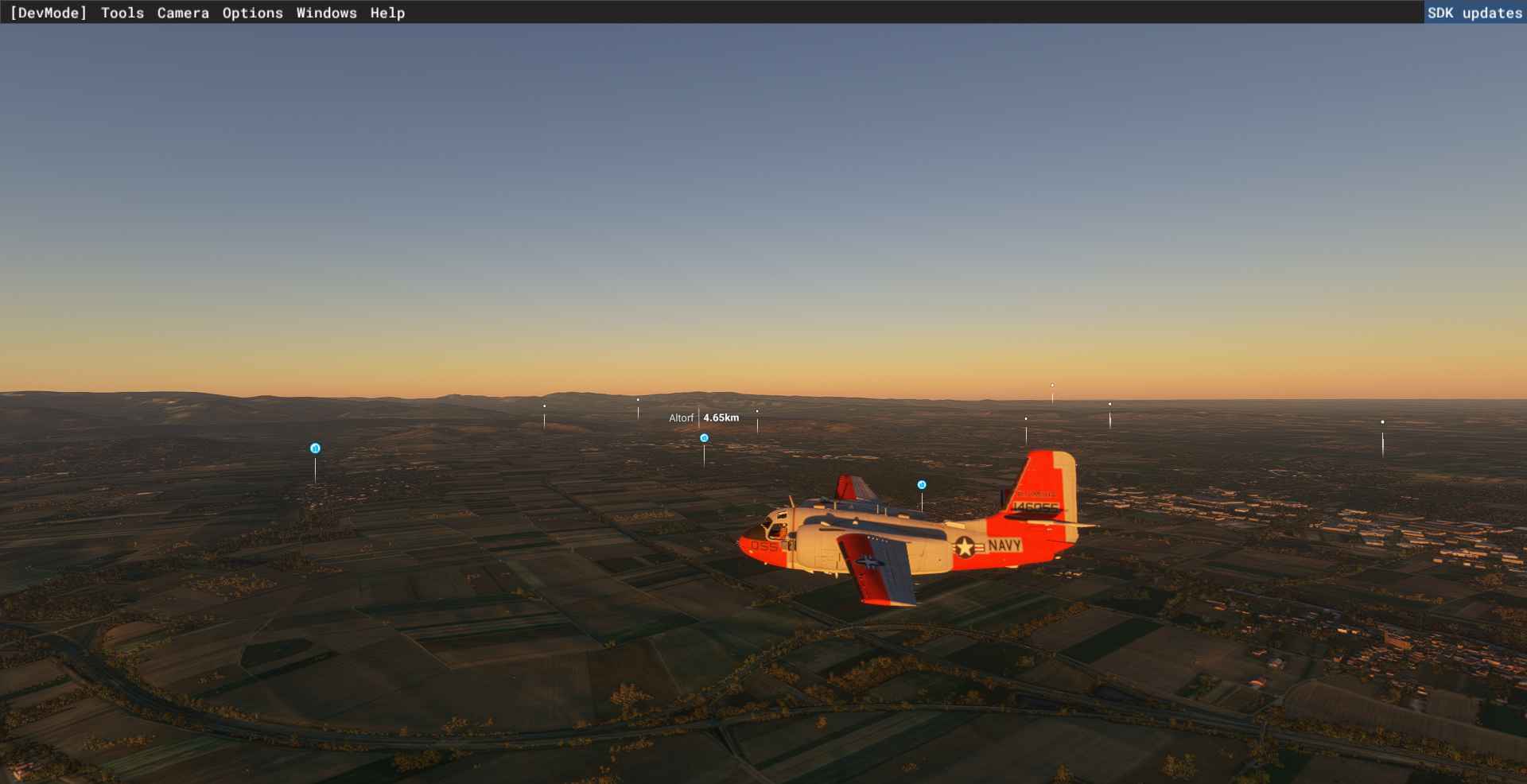Open the Help menu
This screenshot has height=784, width=1527.
[387, 13]
